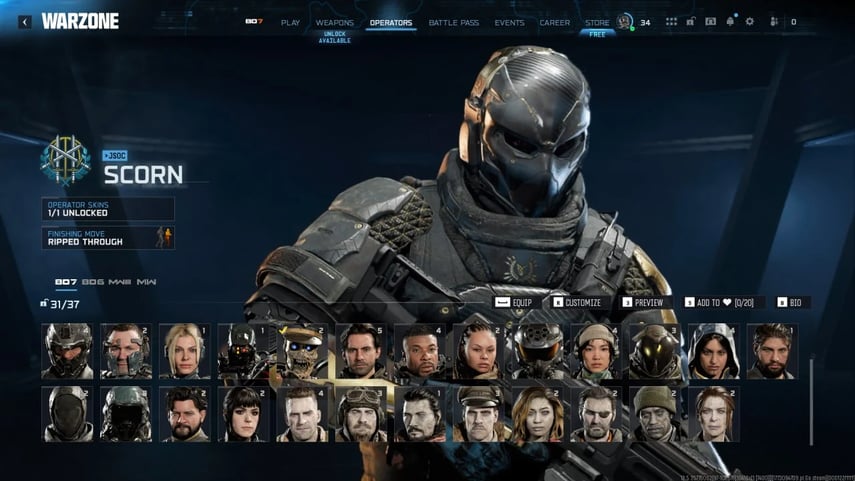The image size is (855, 481).
Task: Open the Play tab
Action: [290, 22]
